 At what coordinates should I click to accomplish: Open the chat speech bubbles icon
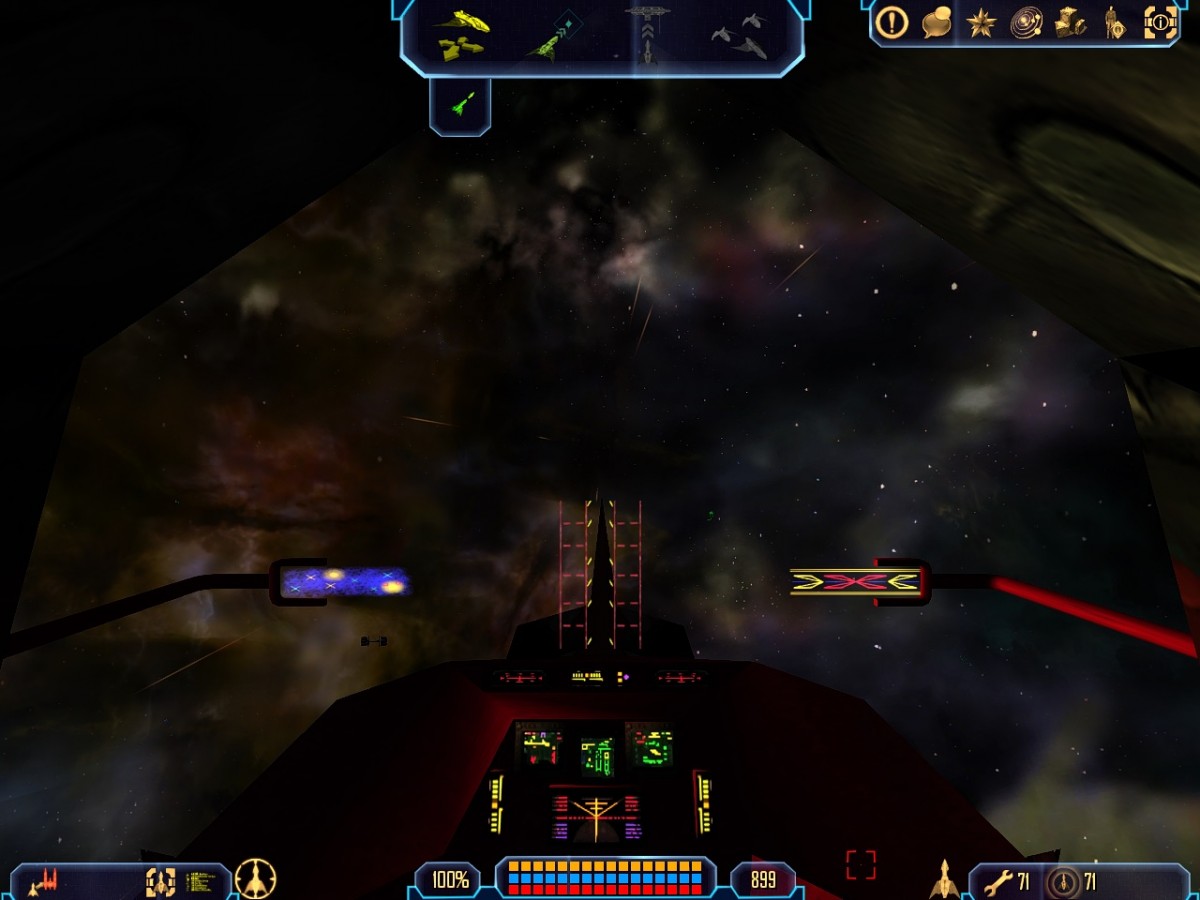(x=937, y=22)
